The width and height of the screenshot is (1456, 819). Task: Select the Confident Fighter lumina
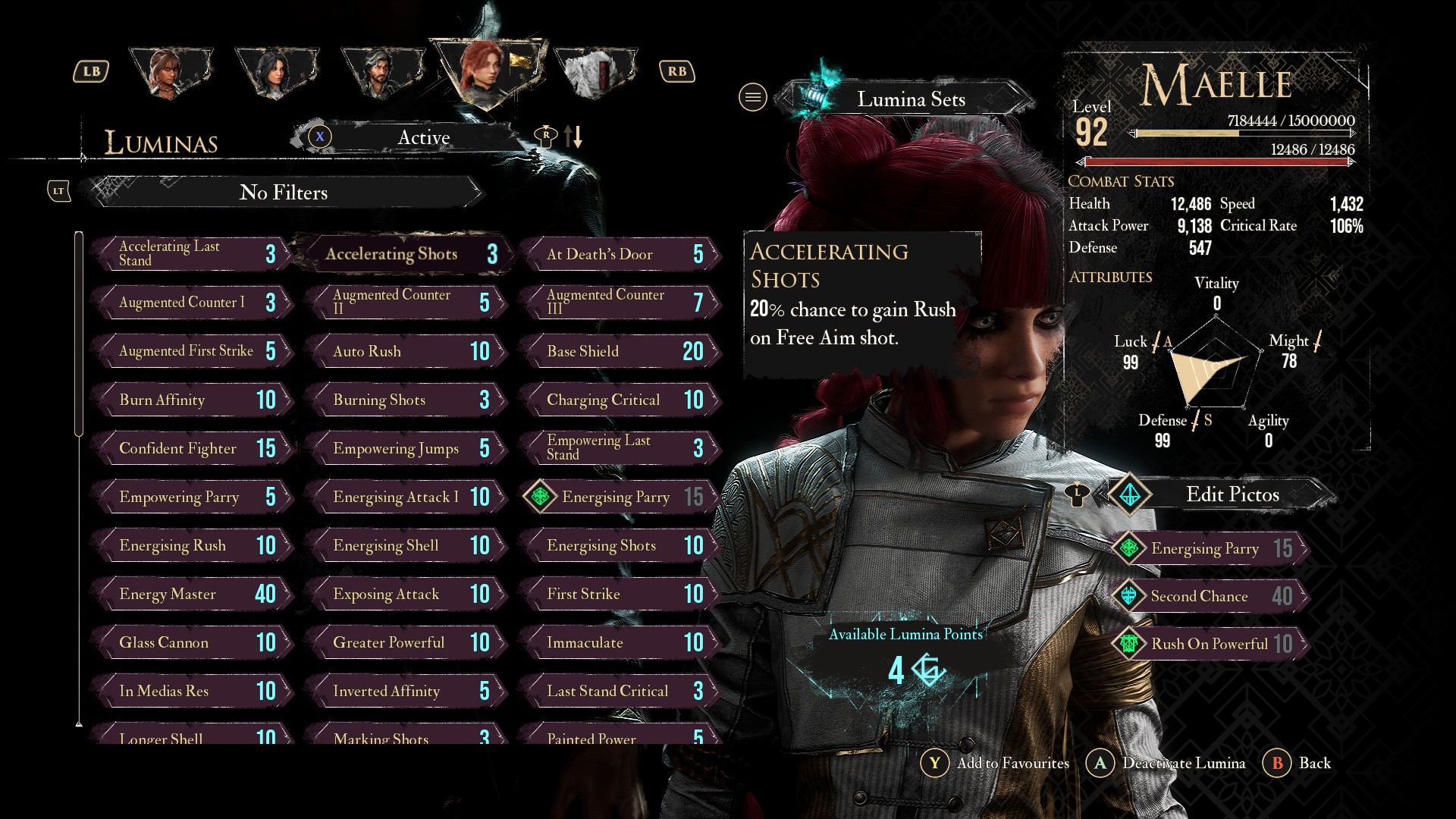[192, 448]
